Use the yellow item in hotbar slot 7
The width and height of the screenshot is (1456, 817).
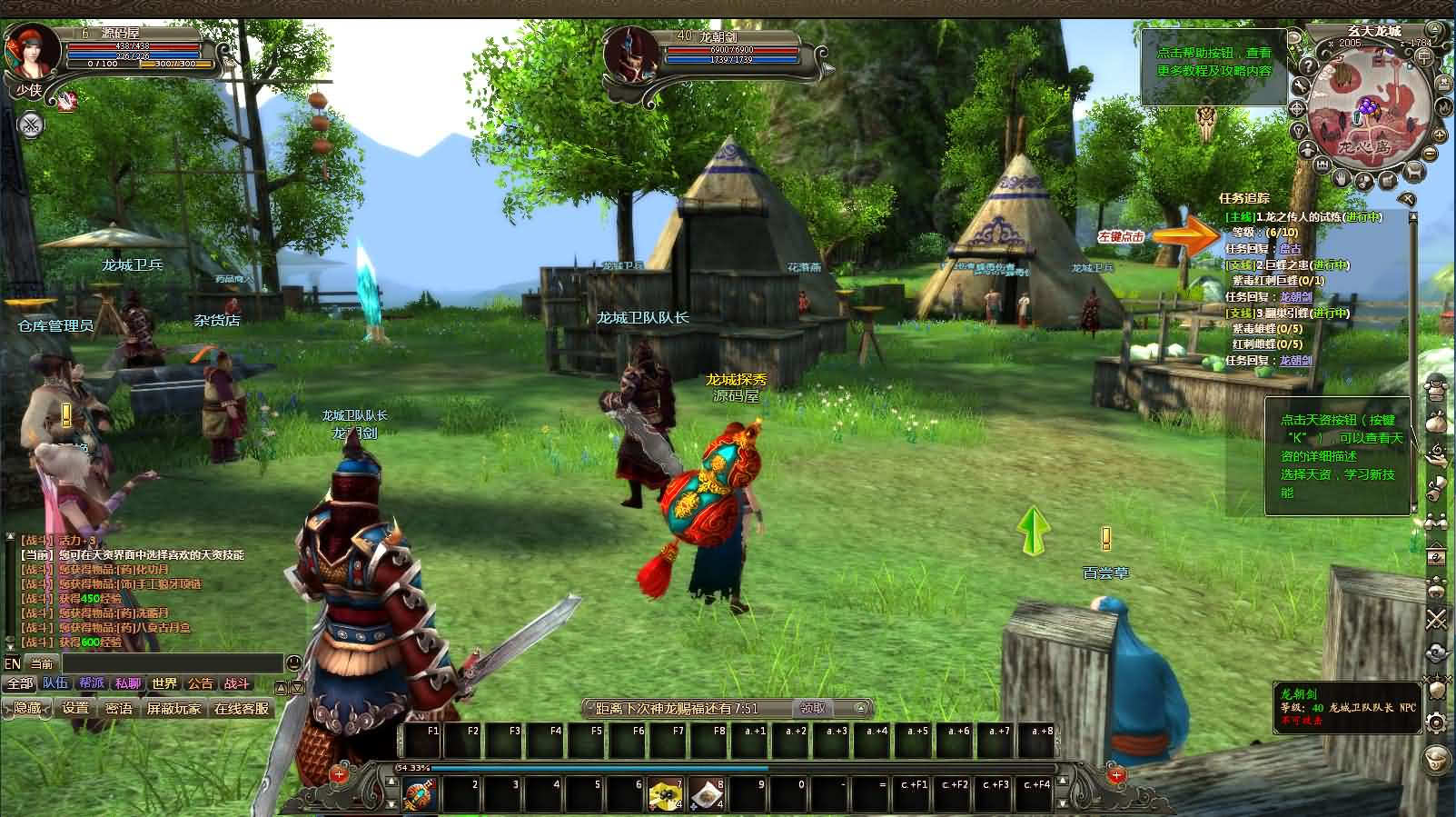(665, 795)
